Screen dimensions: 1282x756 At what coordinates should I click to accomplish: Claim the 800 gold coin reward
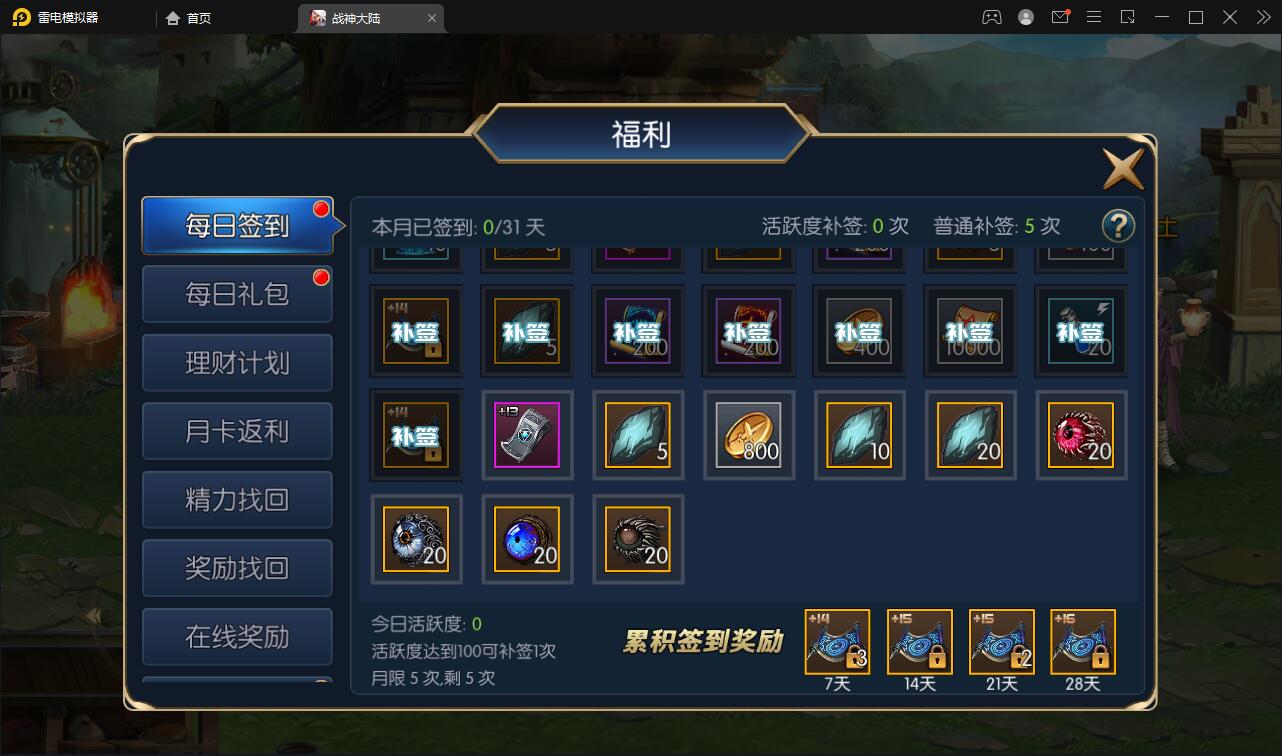pyautogui.click(x=748, y=435)
